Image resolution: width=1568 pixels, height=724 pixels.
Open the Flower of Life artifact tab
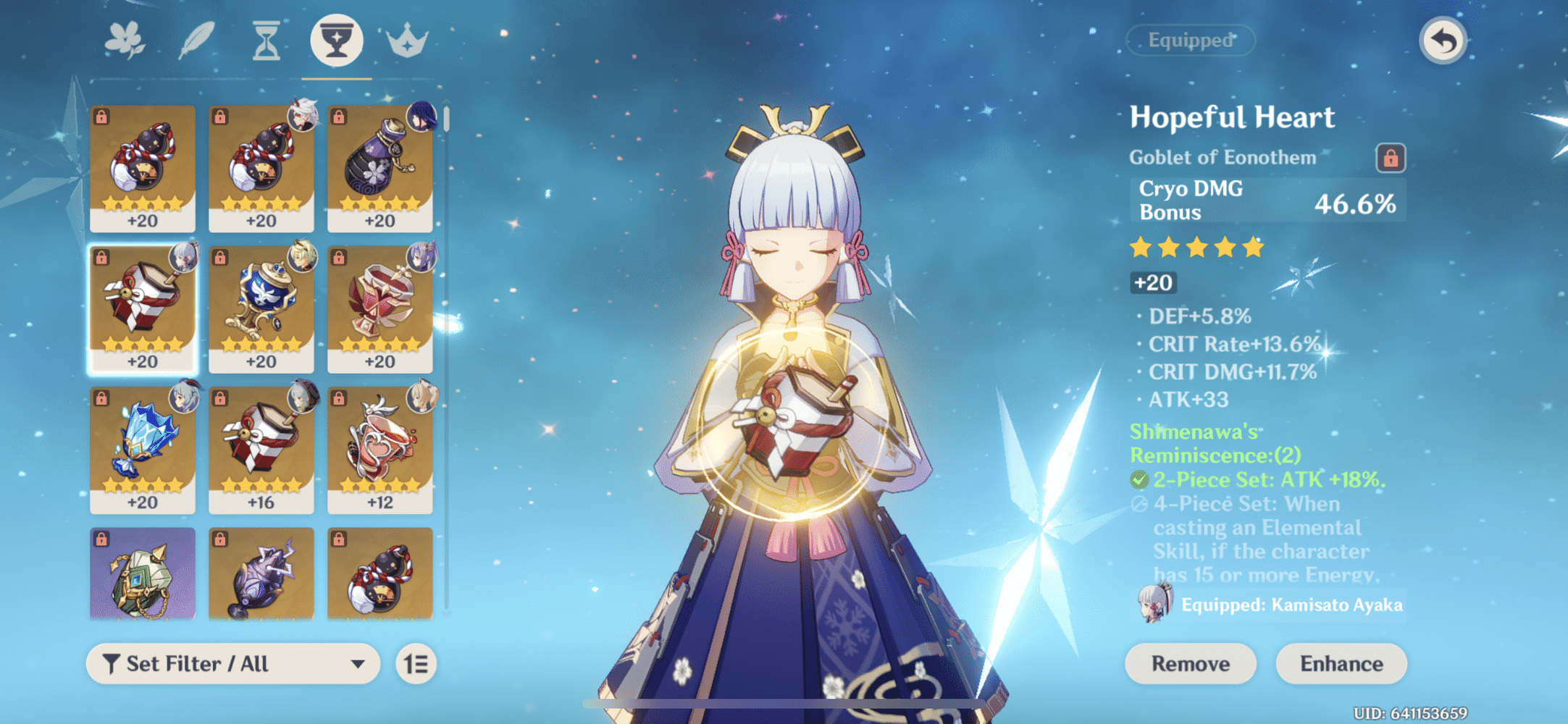[x=123, y=41]
